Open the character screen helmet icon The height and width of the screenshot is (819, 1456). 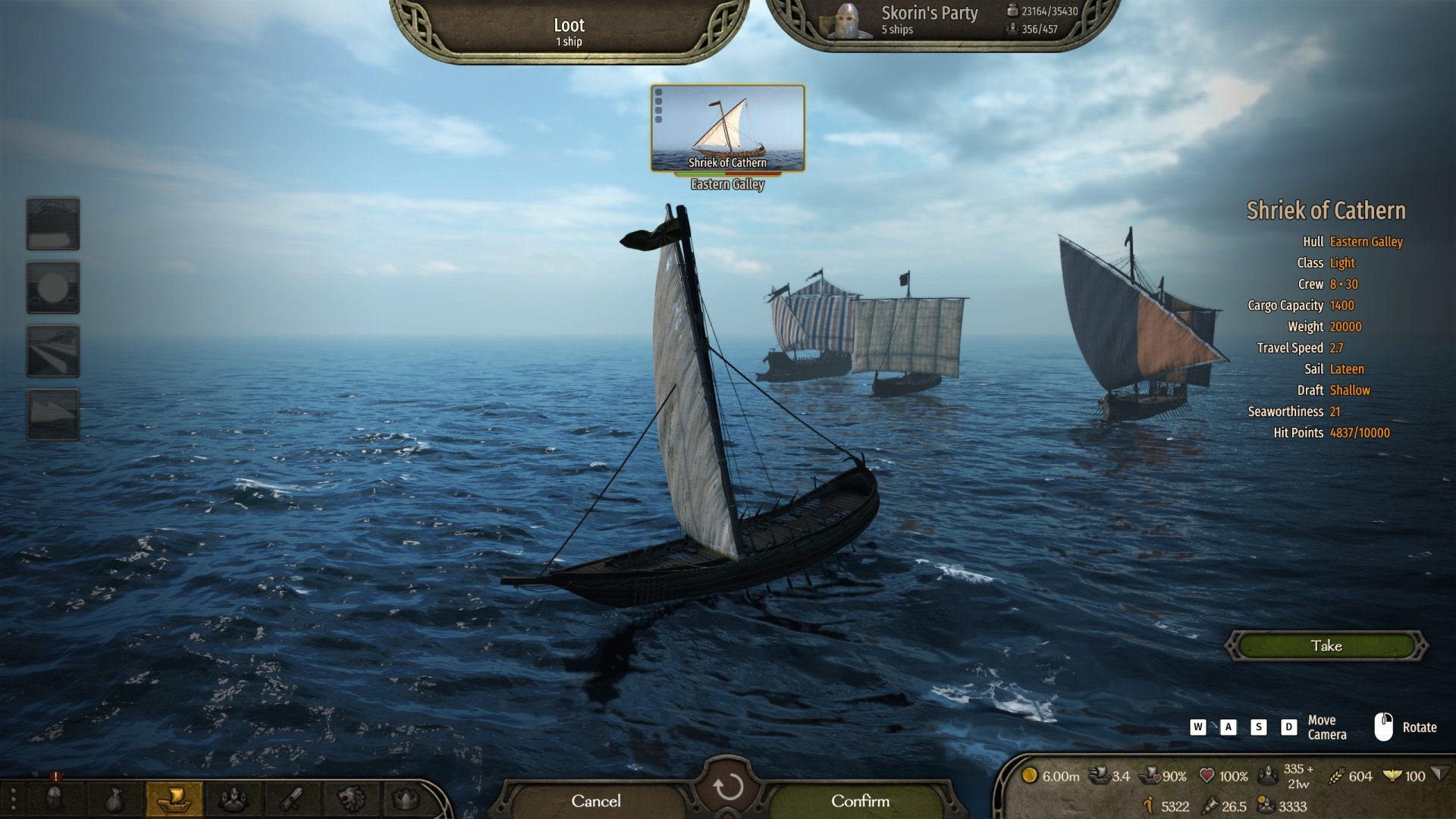coord(55,799)
